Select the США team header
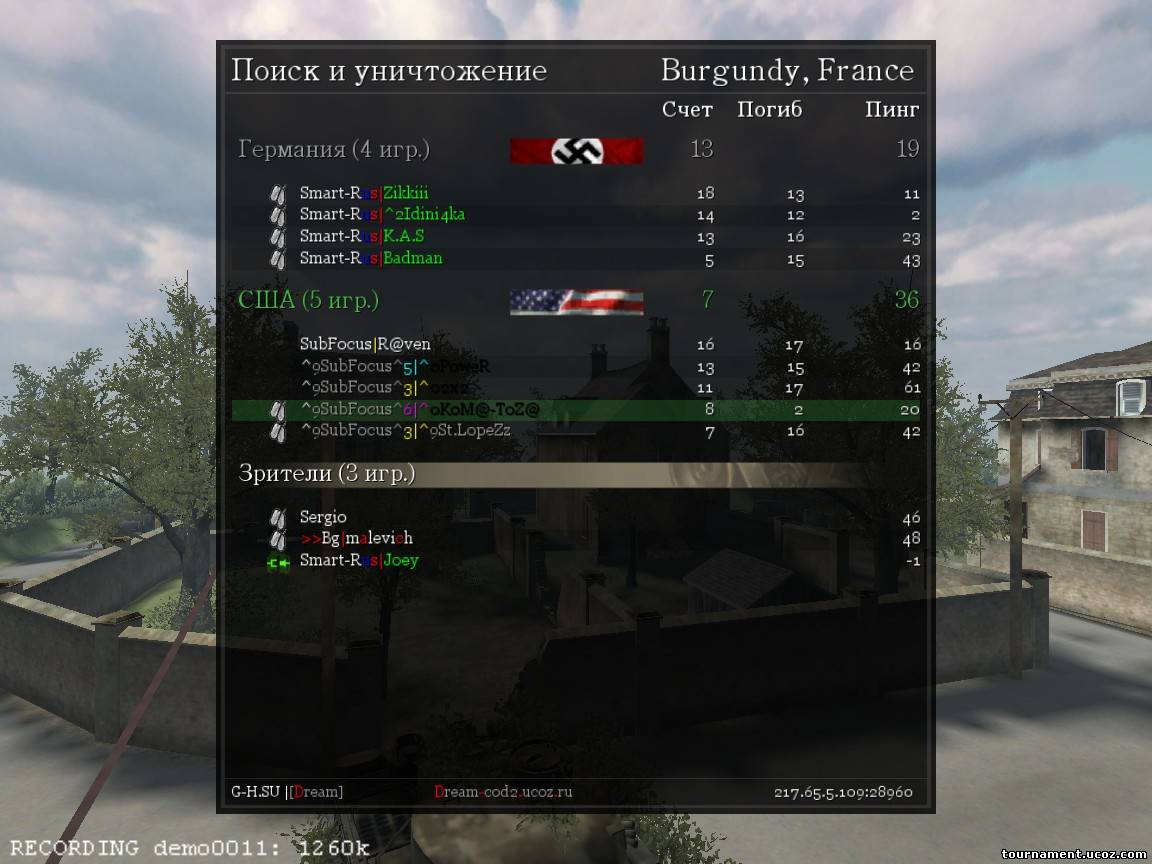The height and width of the screenshot is (864, 1152). [308, 300]
